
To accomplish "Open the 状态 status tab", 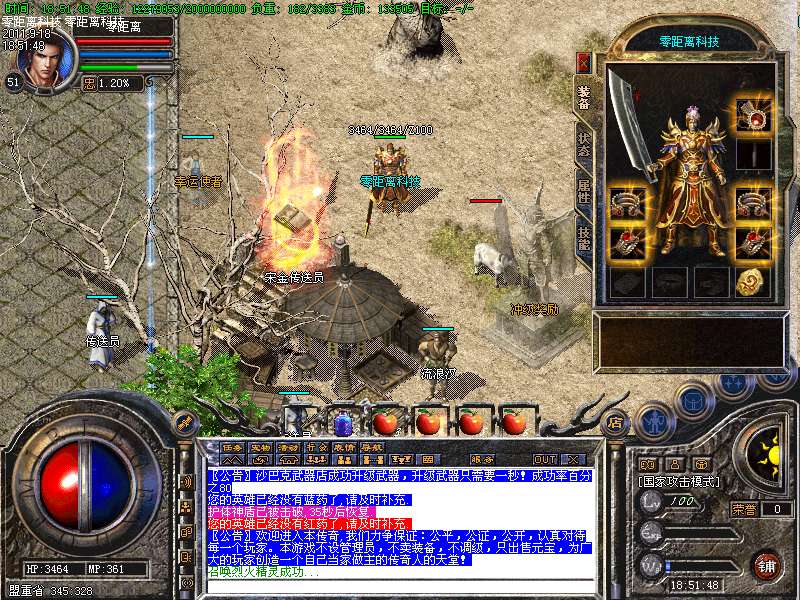I will click(x=584, y=146).
